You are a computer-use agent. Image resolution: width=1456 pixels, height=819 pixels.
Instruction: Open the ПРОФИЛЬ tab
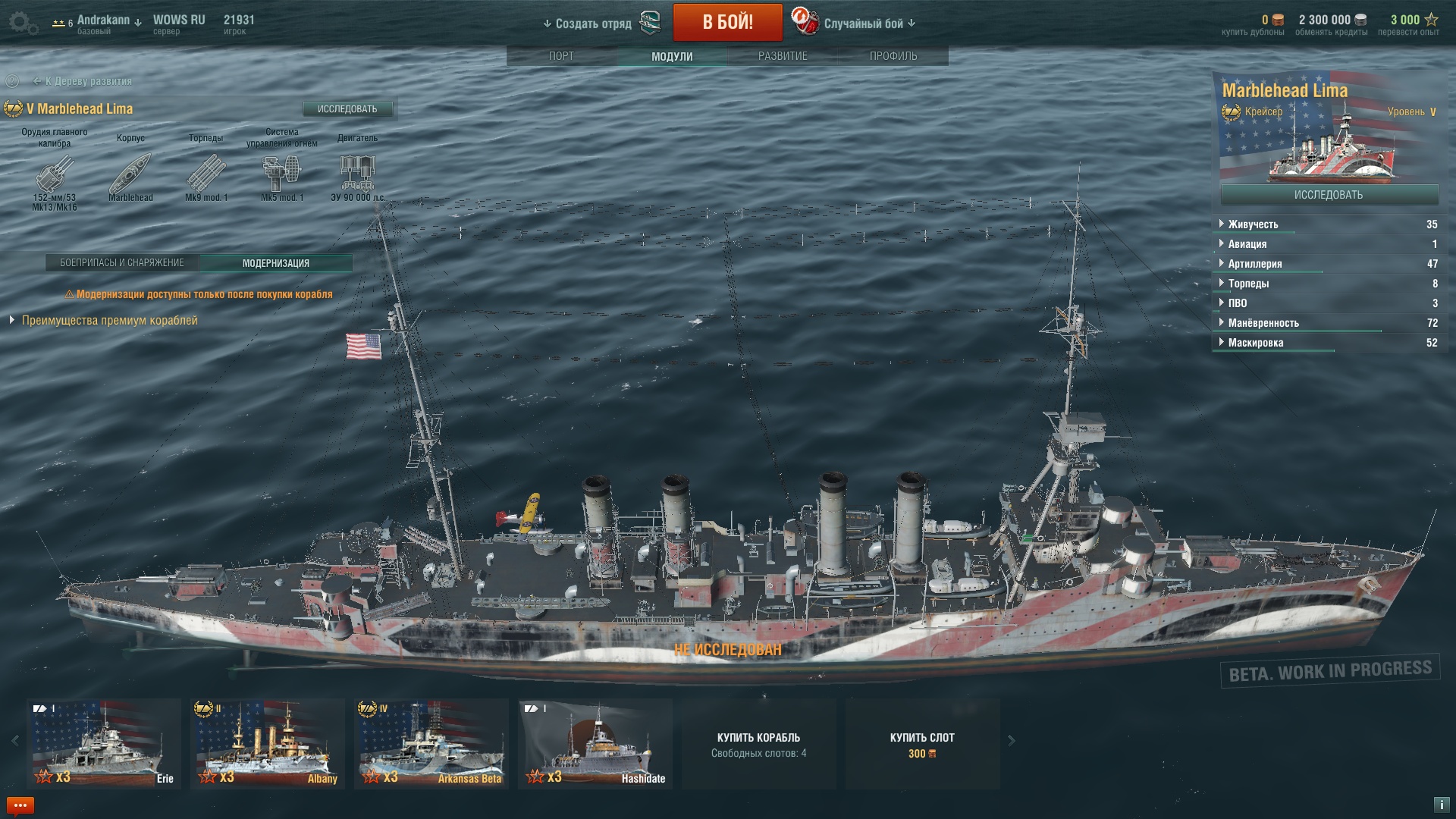[x=893, y=56]
